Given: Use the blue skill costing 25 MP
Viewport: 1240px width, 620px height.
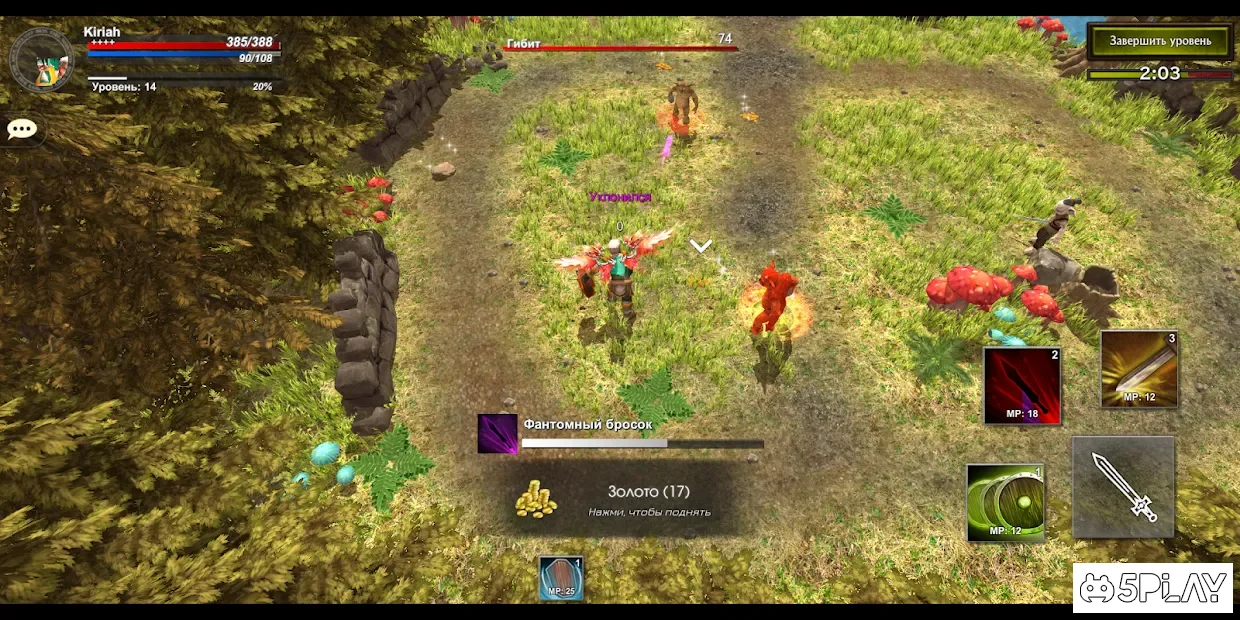Looking at the screenshot, I should pyautogui.click(x=561, y=578).
